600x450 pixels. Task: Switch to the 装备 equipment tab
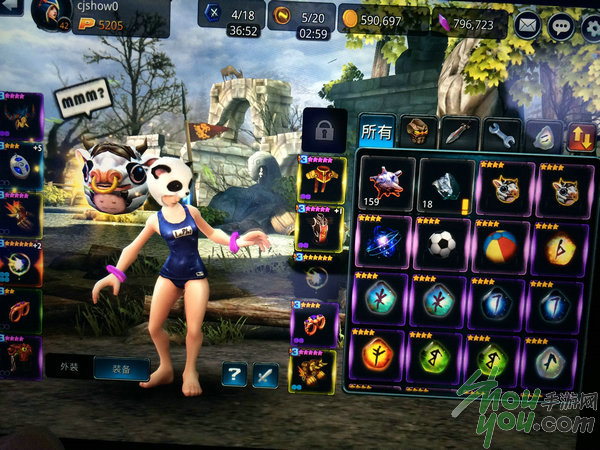121,367
